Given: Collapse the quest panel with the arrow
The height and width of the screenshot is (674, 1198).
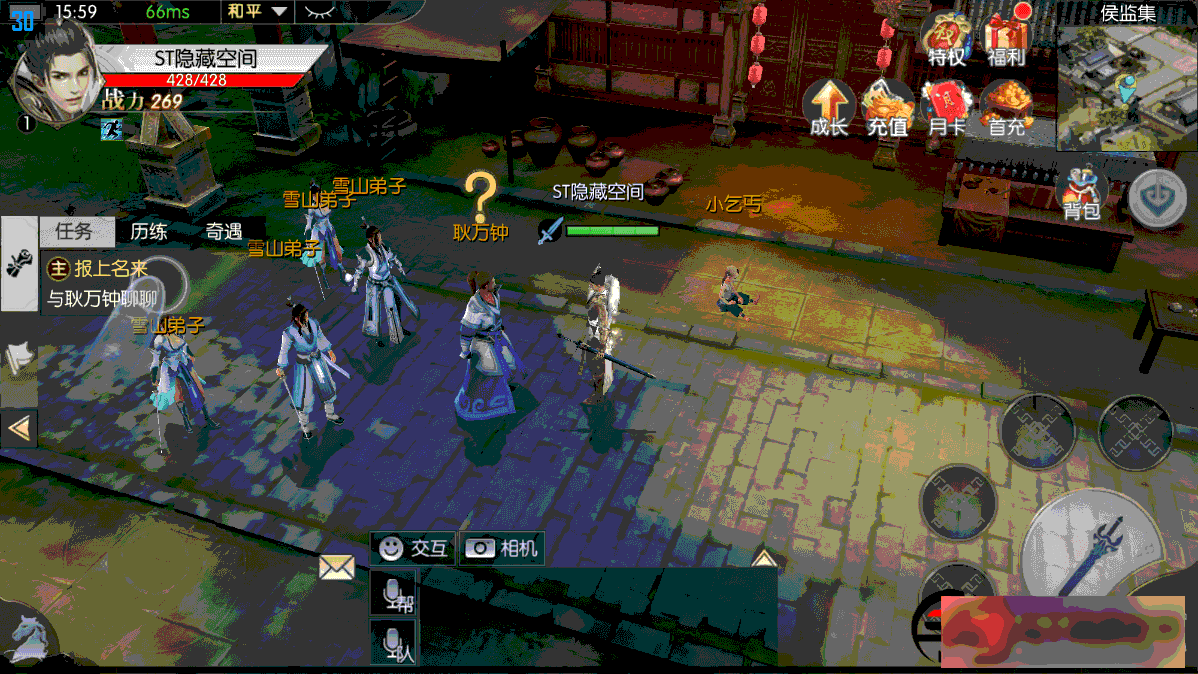Looking at the screenshot, I should [x=19, y=429].
